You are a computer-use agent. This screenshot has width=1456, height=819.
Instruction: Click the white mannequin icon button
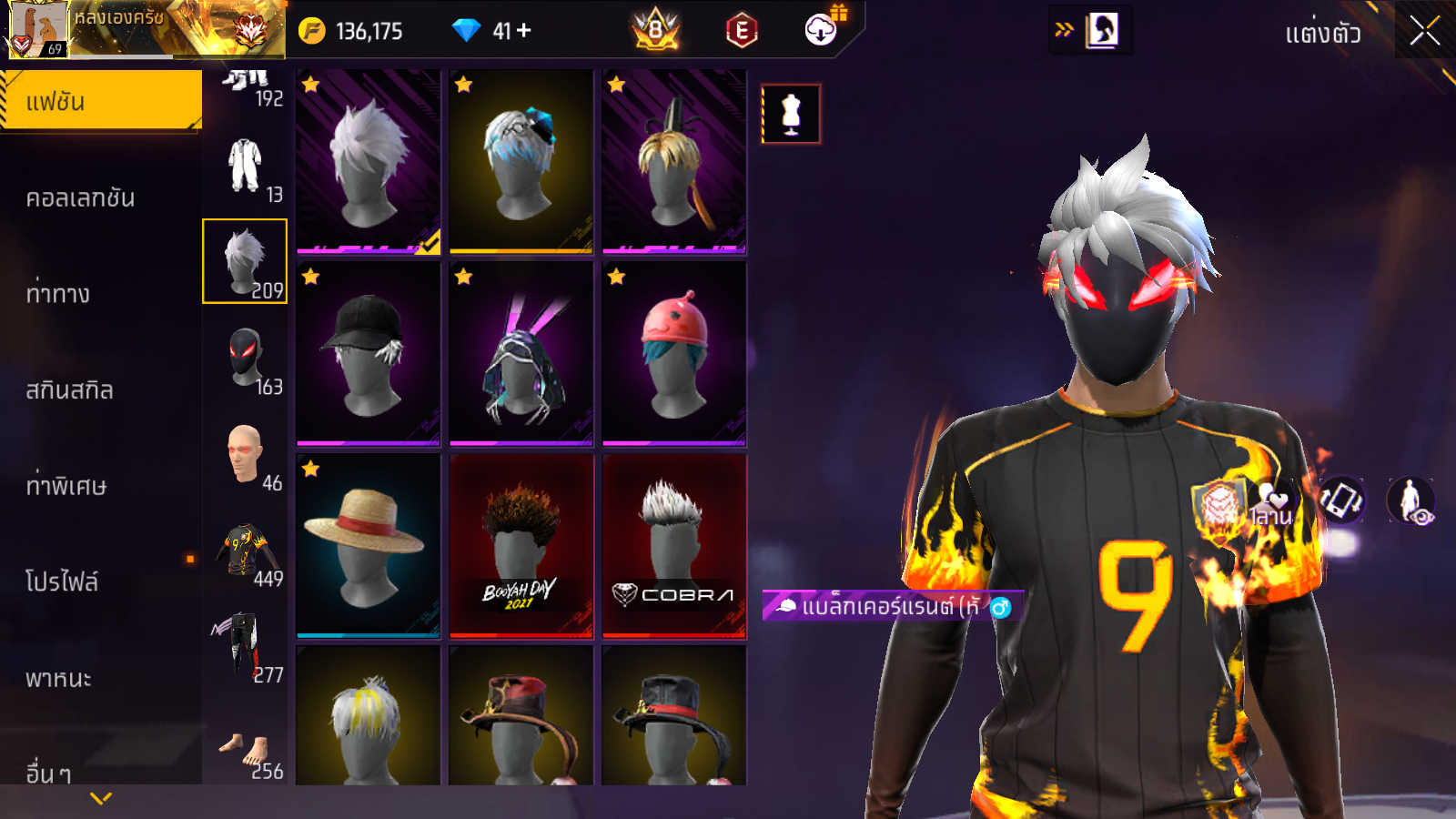tap(791, 115)
